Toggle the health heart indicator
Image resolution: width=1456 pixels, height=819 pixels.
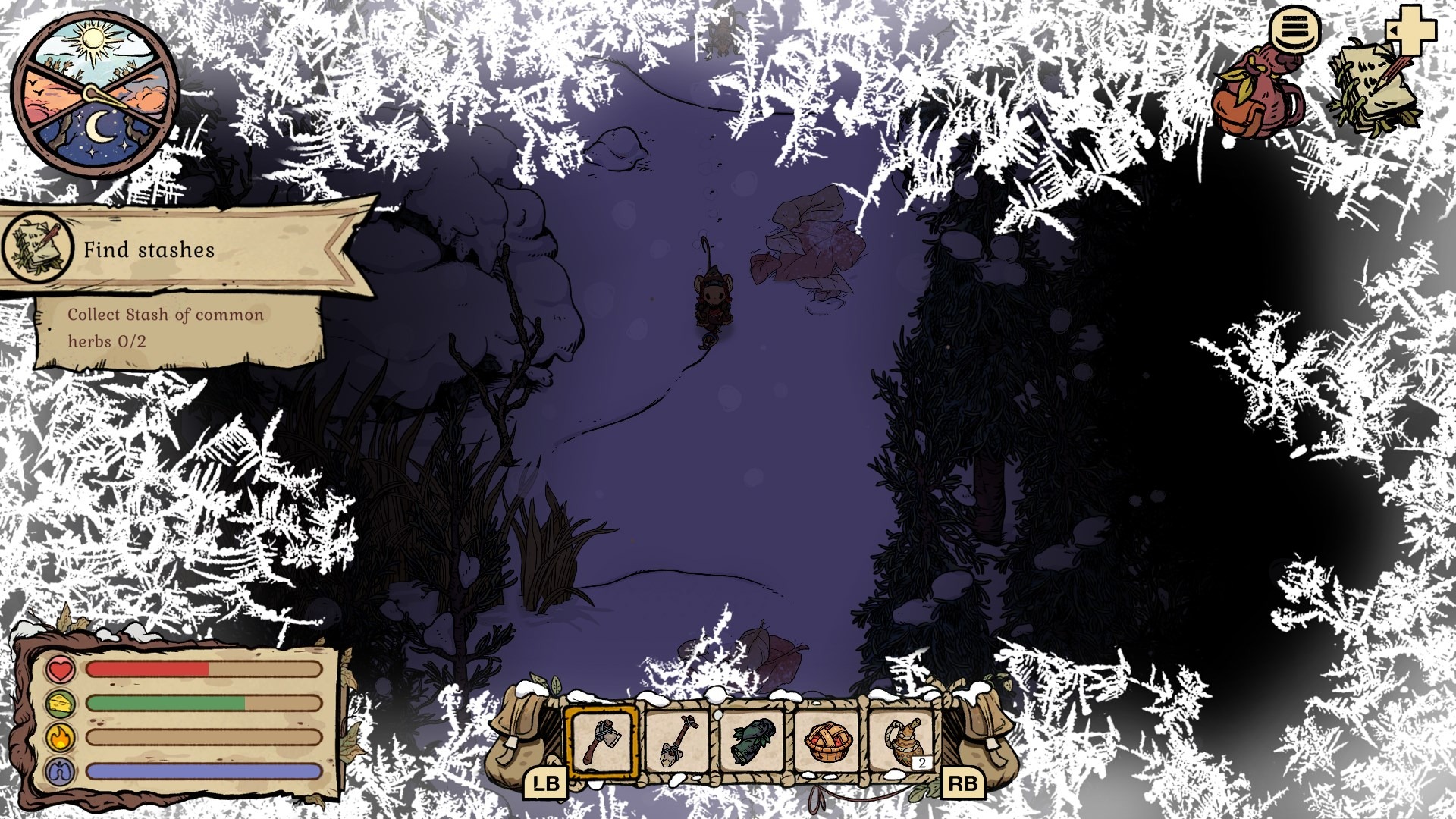point(59,670)
